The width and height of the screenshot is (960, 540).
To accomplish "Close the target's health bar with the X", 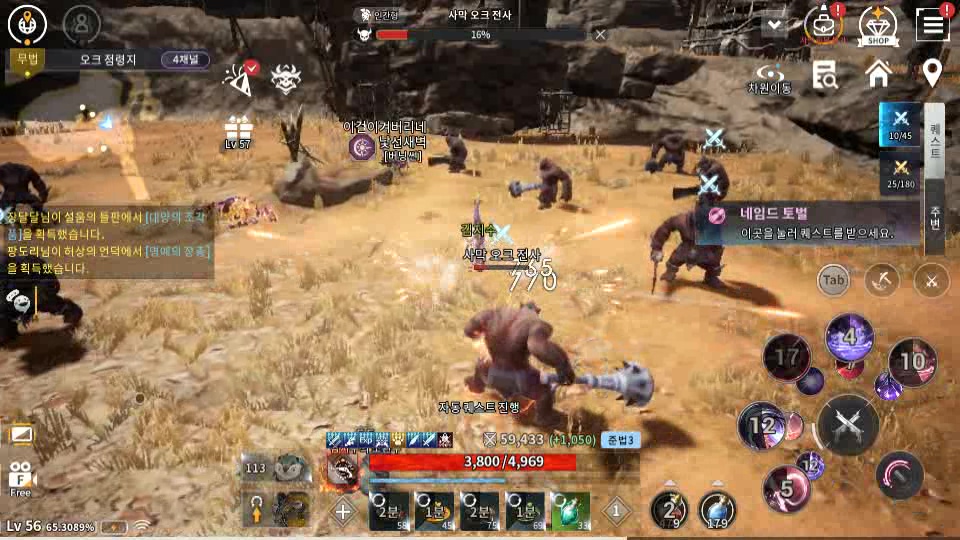I will (600, 34).
